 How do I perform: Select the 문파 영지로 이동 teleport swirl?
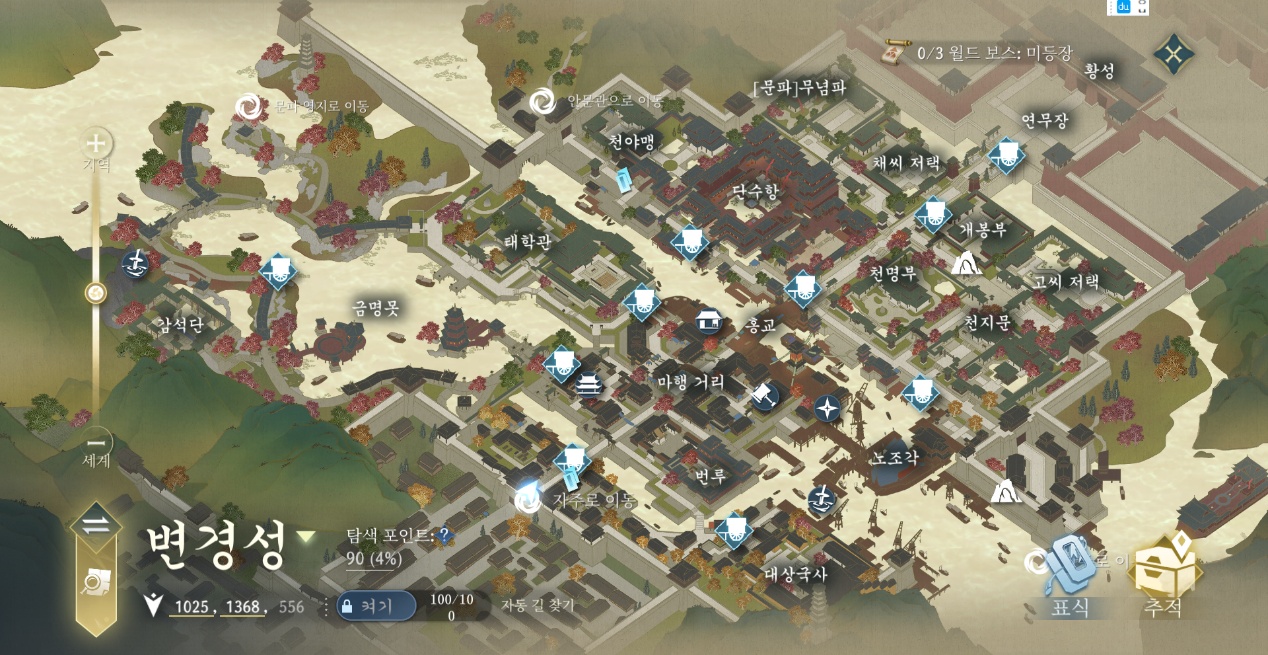coord(248,106)
